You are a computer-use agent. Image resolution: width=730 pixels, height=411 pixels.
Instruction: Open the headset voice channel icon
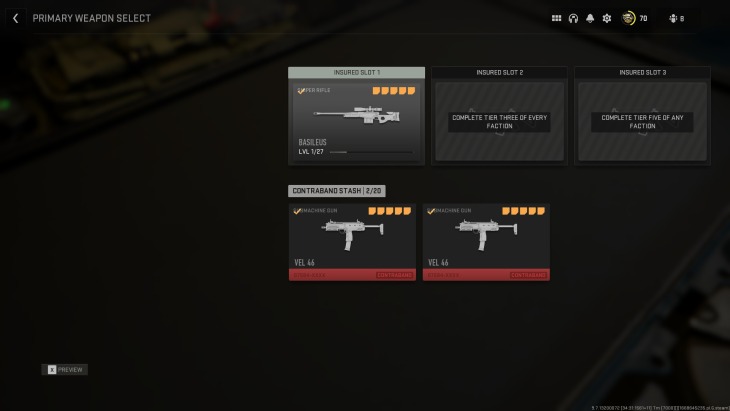[573, 18]
